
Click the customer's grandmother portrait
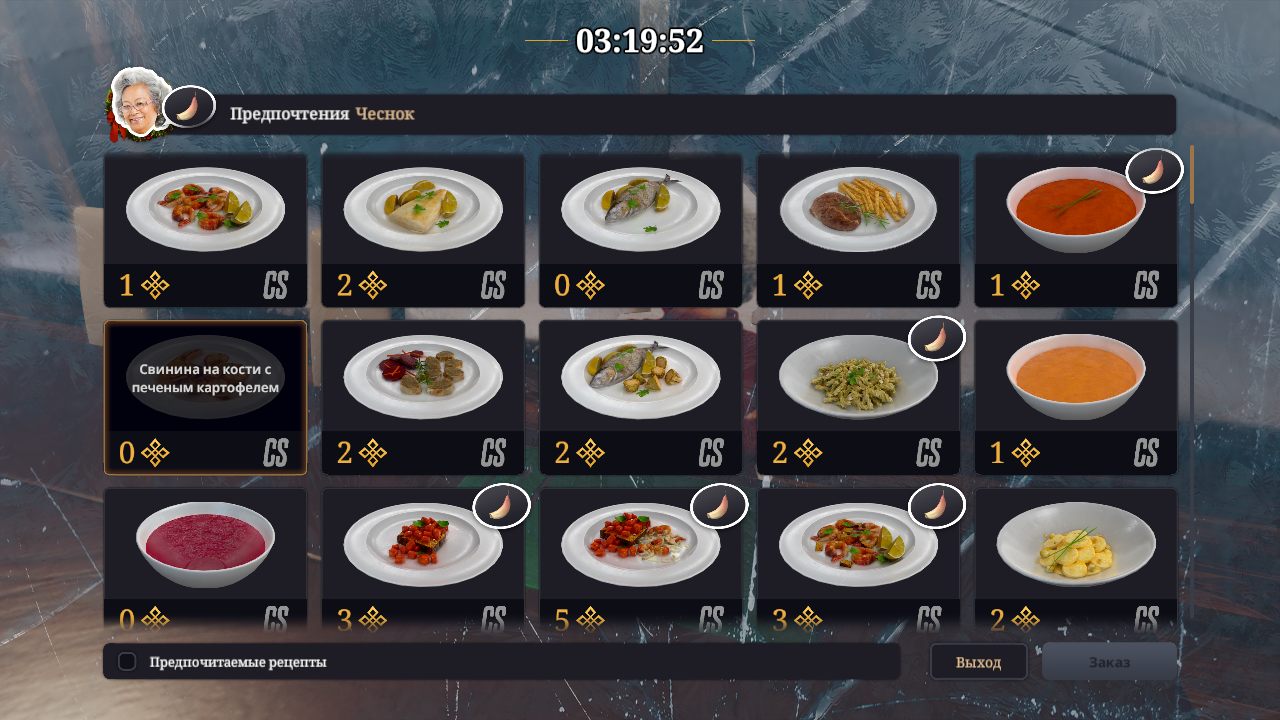(136, 102)
